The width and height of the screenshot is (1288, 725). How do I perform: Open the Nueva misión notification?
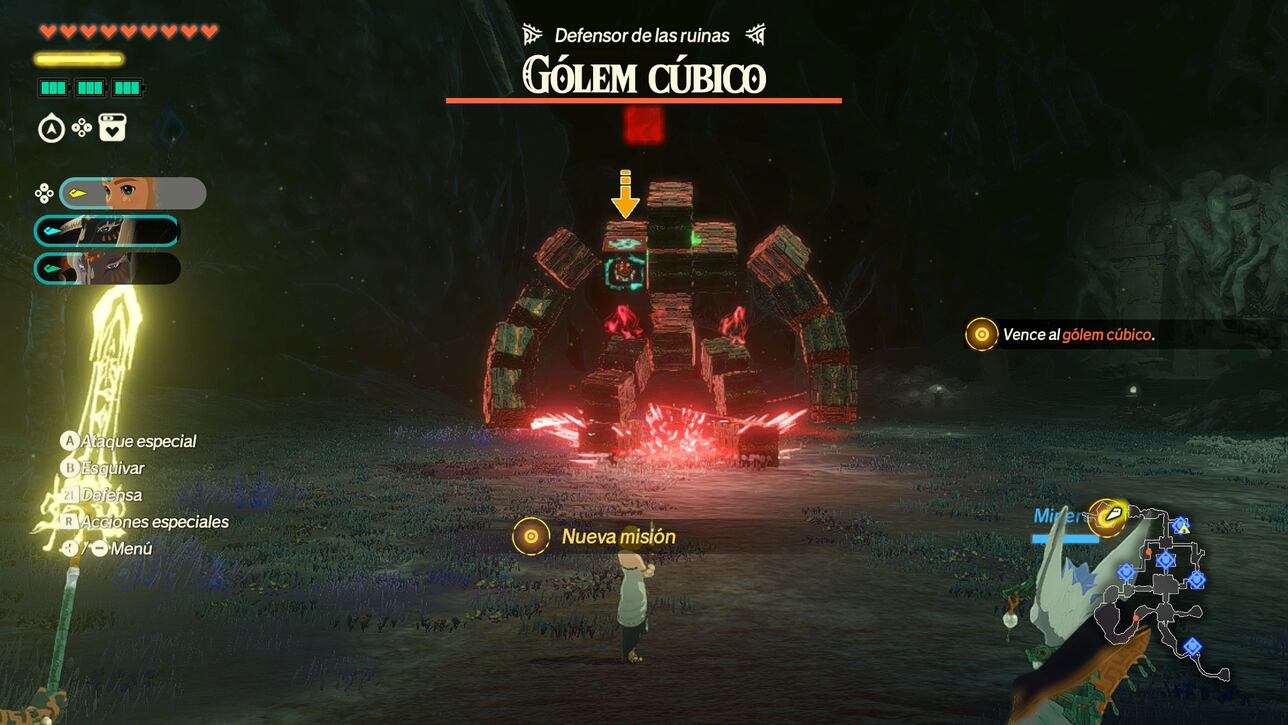point(618,537)
